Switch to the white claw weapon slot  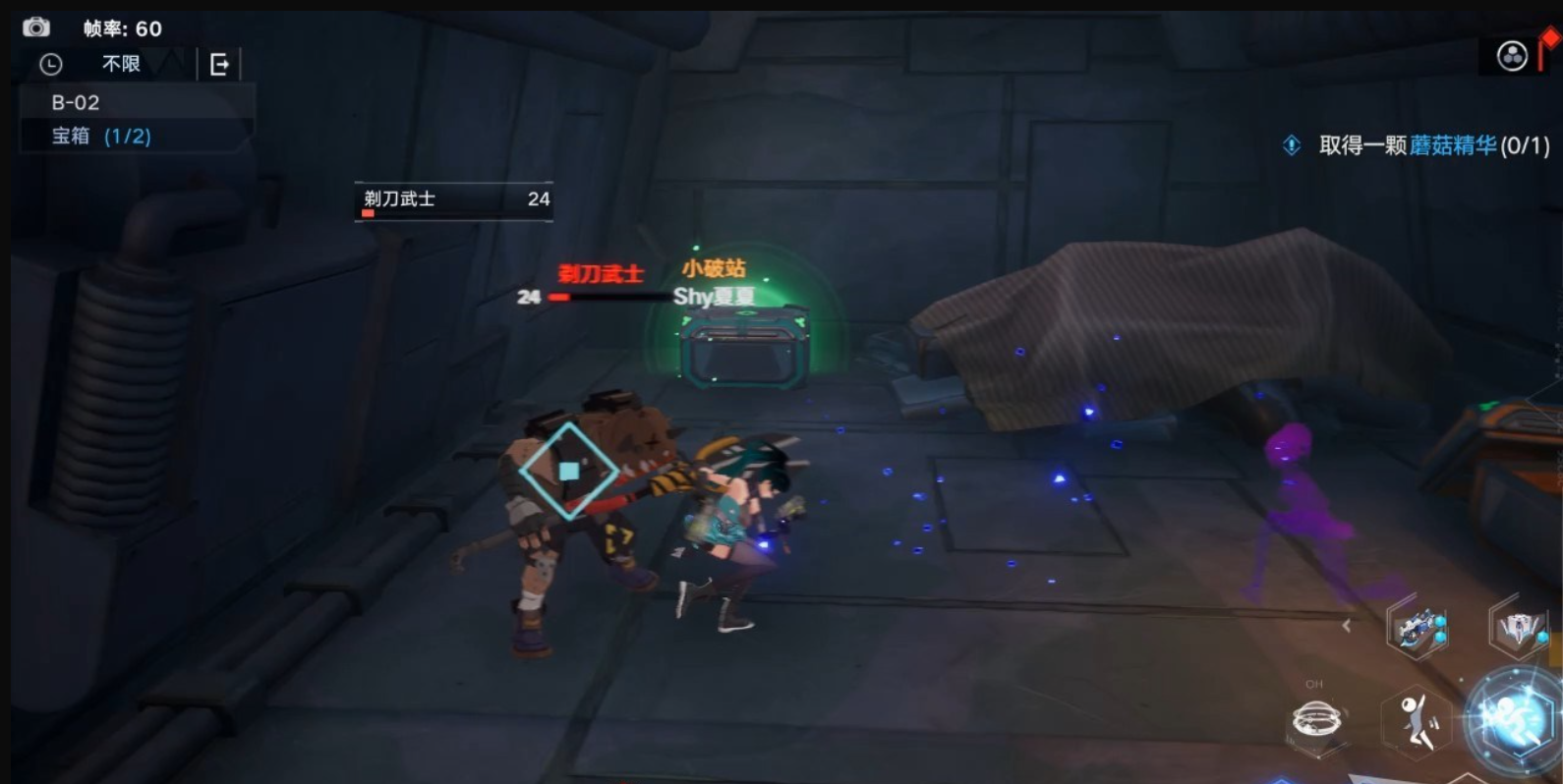pyautogui.click(x=1519, y=629)
